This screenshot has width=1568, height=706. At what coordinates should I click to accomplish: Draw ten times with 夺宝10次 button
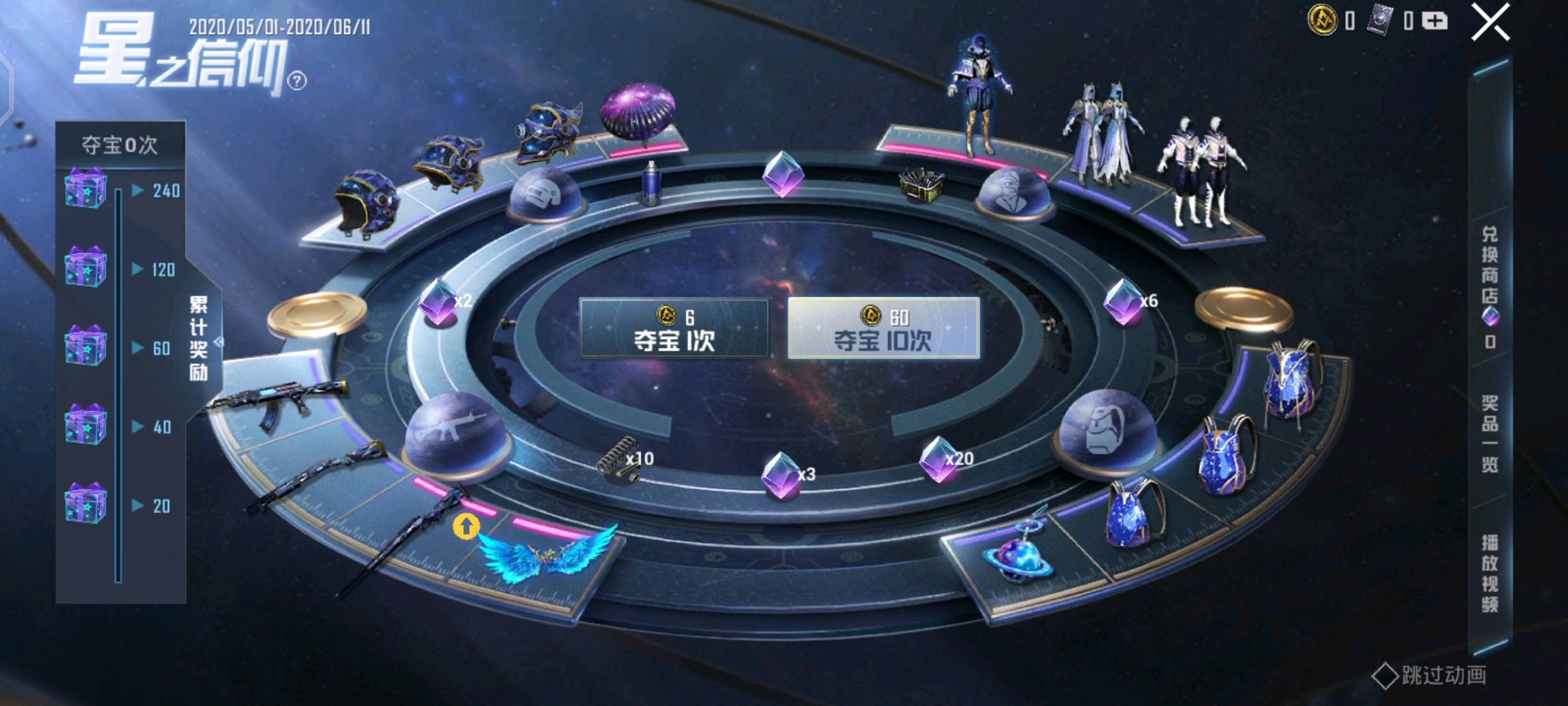(883, 328)
